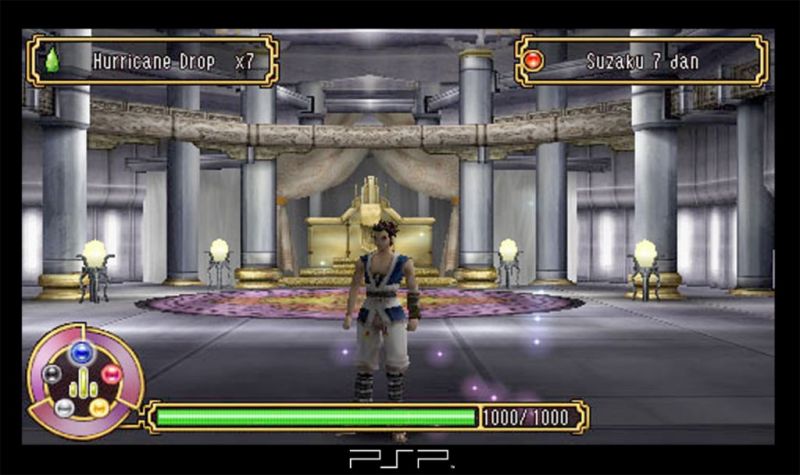Select the red orb on the wheel
The width and height of the screenshot is (800, 475).
[112, 373]
